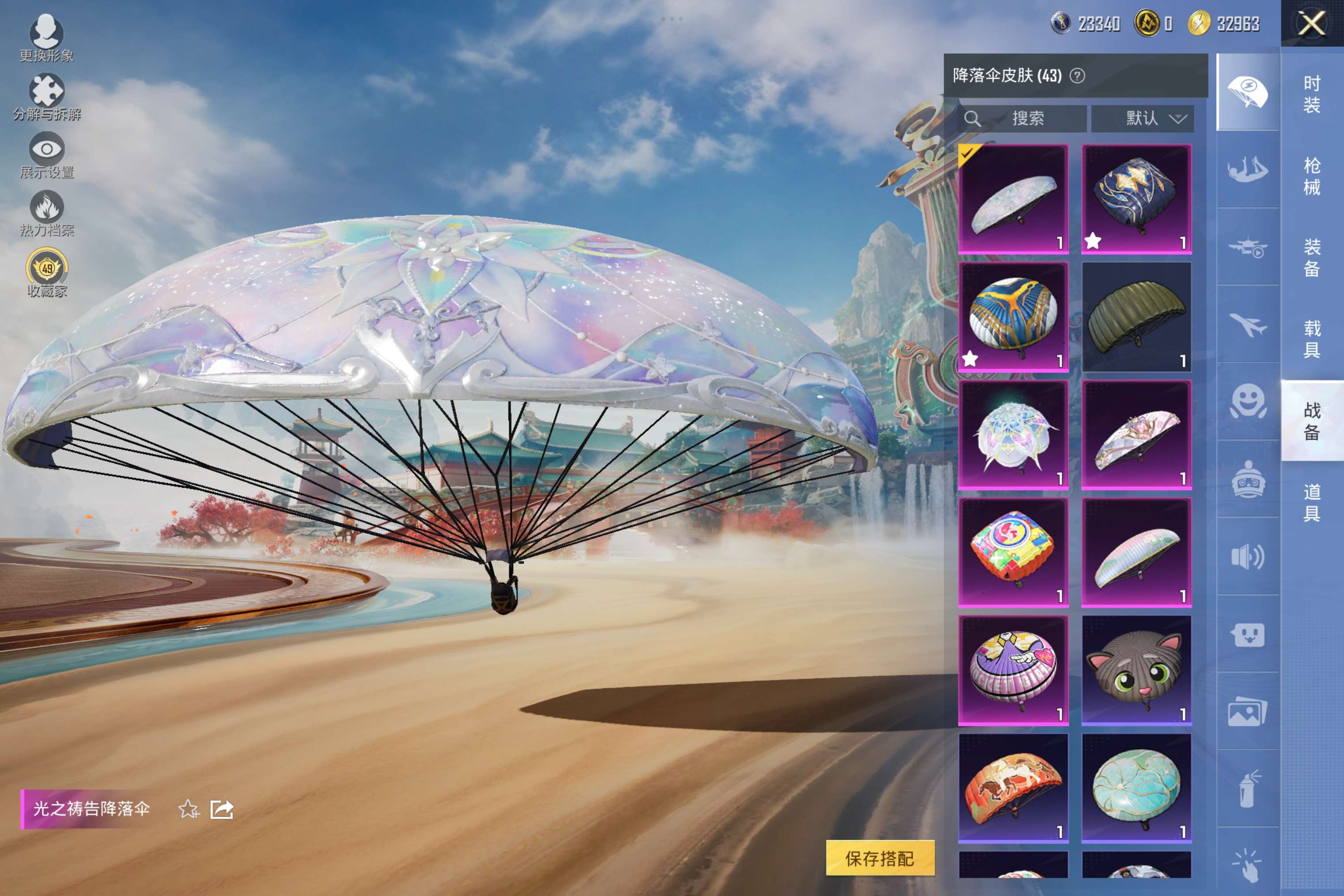Switch to the 道具 items tab
The width and height of the screenshot is (1344, 896).
click(x=1312, y=502)
